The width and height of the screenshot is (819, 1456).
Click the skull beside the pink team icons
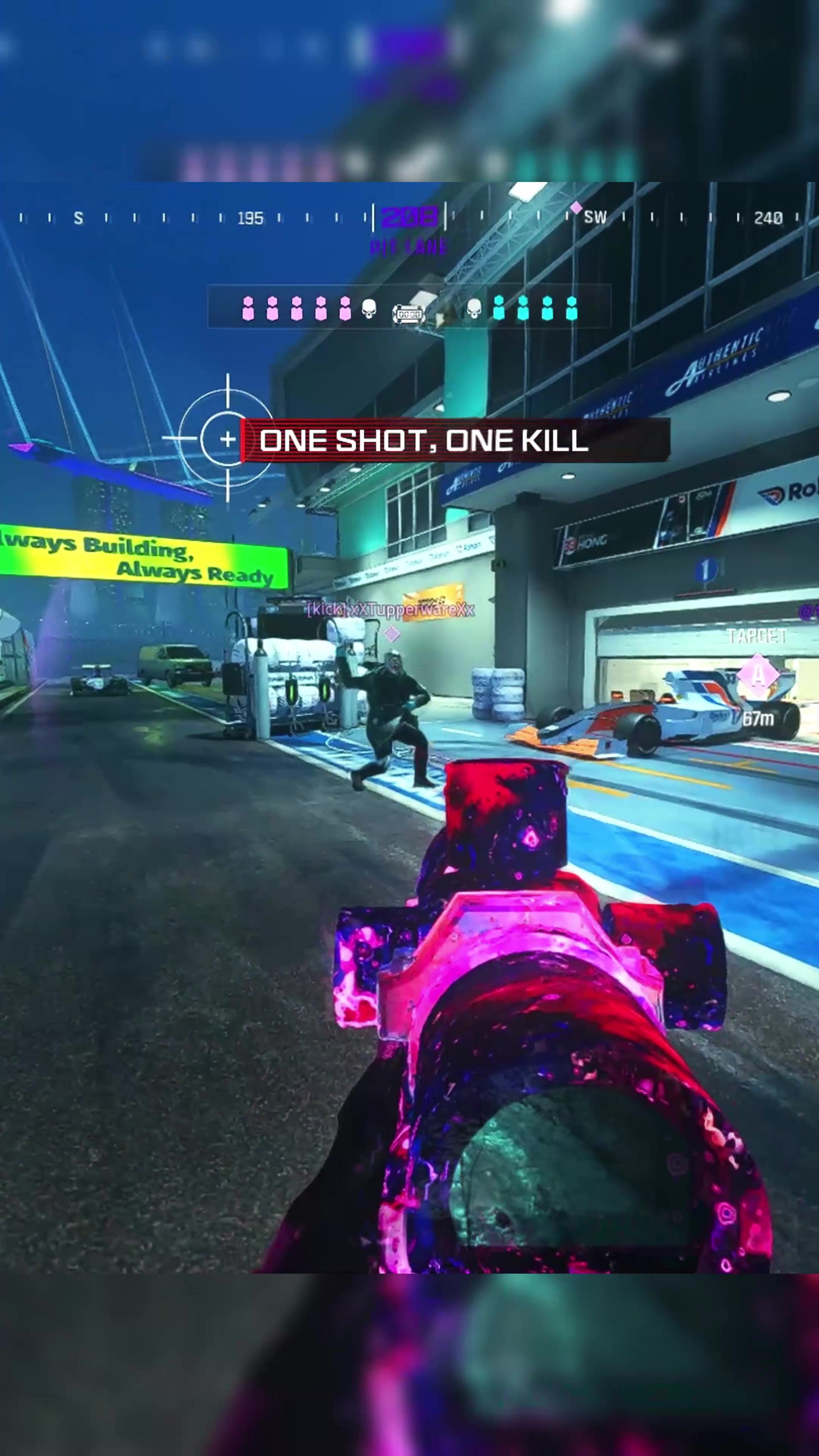369,309
